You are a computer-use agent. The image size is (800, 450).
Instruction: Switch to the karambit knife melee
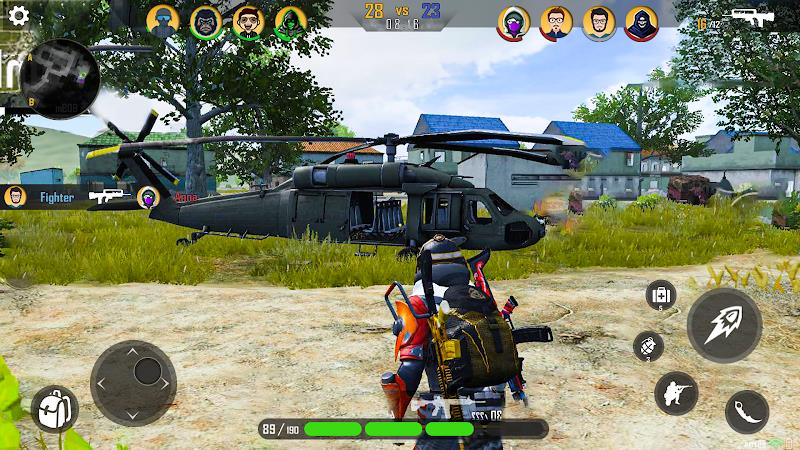pyautogui.click(x=746, y=411)
